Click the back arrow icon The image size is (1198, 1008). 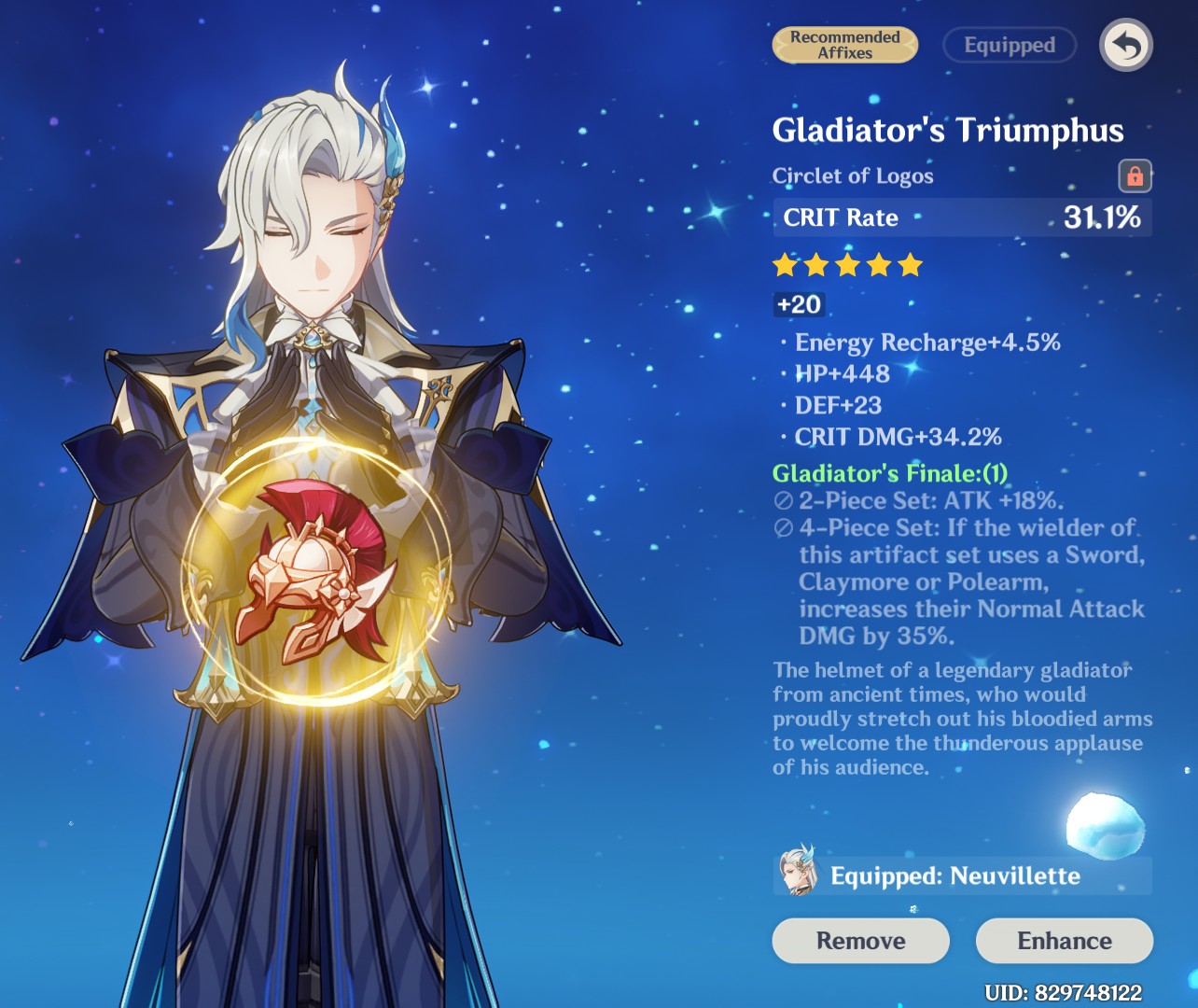pyautogui.click(x=1126, y=45)
